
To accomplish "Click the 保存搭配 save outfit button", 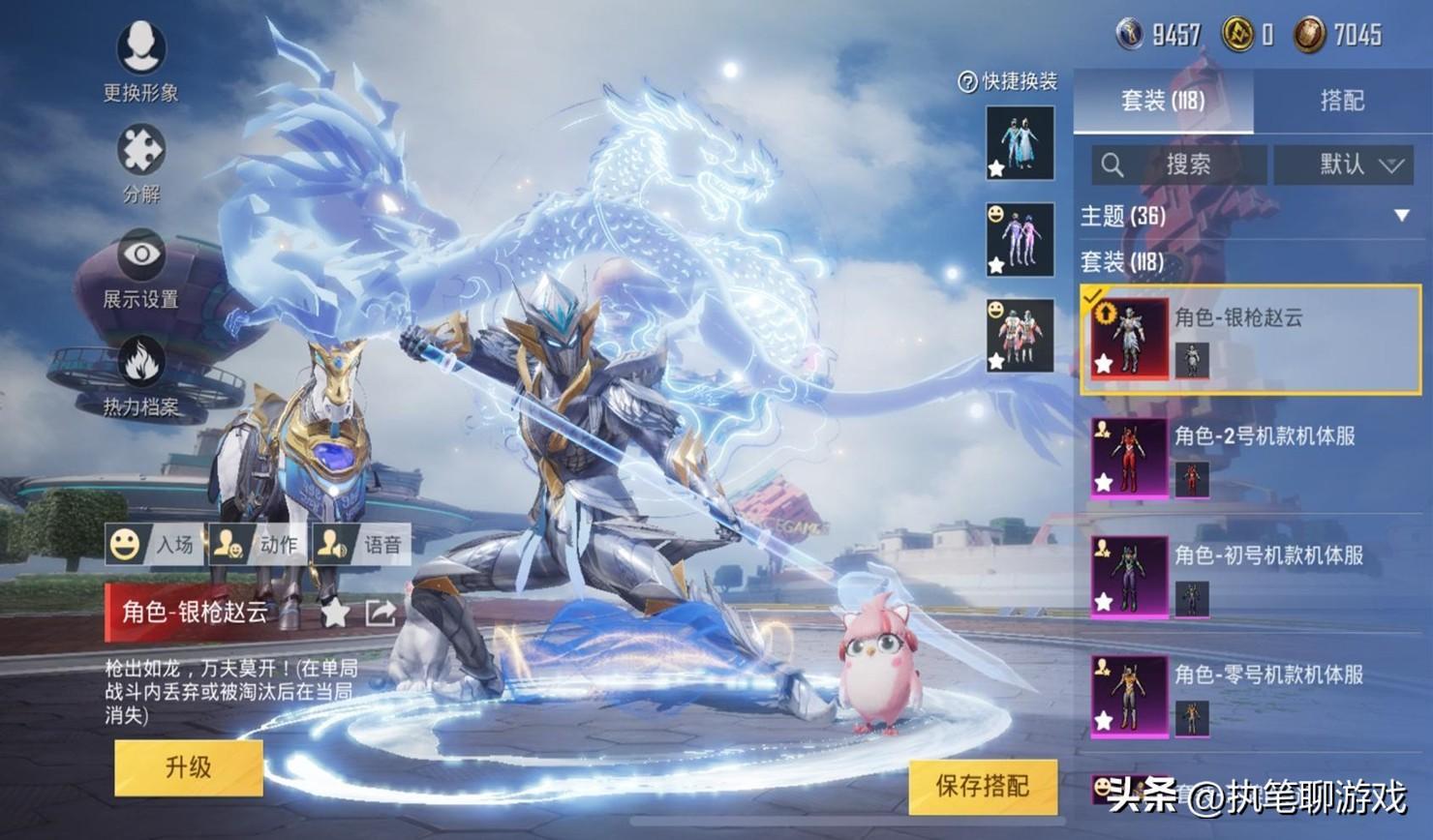I will (x=982, y=785).
